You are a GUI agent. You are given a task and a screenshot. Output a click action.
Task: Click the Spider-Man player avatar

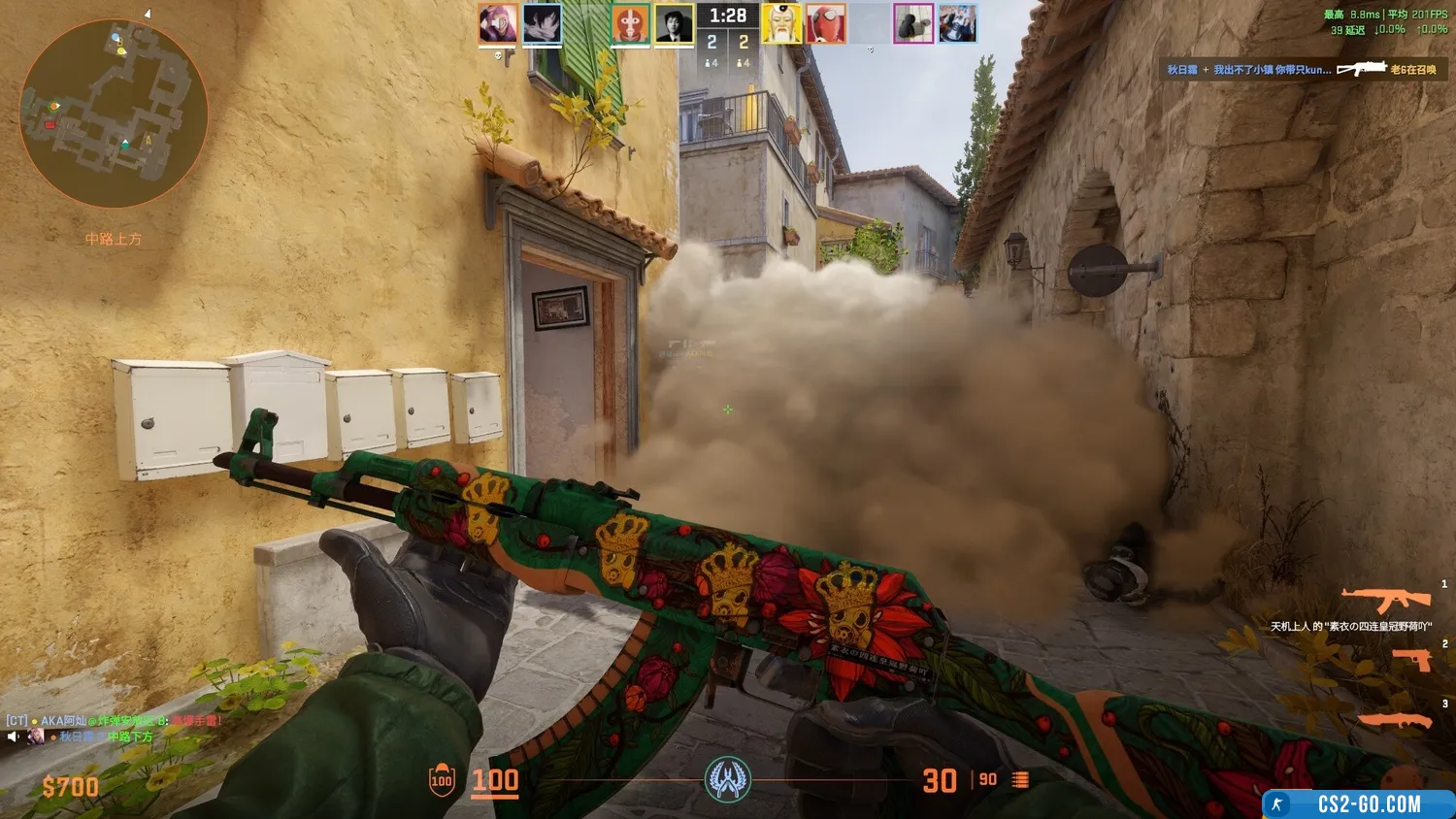(826, 24)
